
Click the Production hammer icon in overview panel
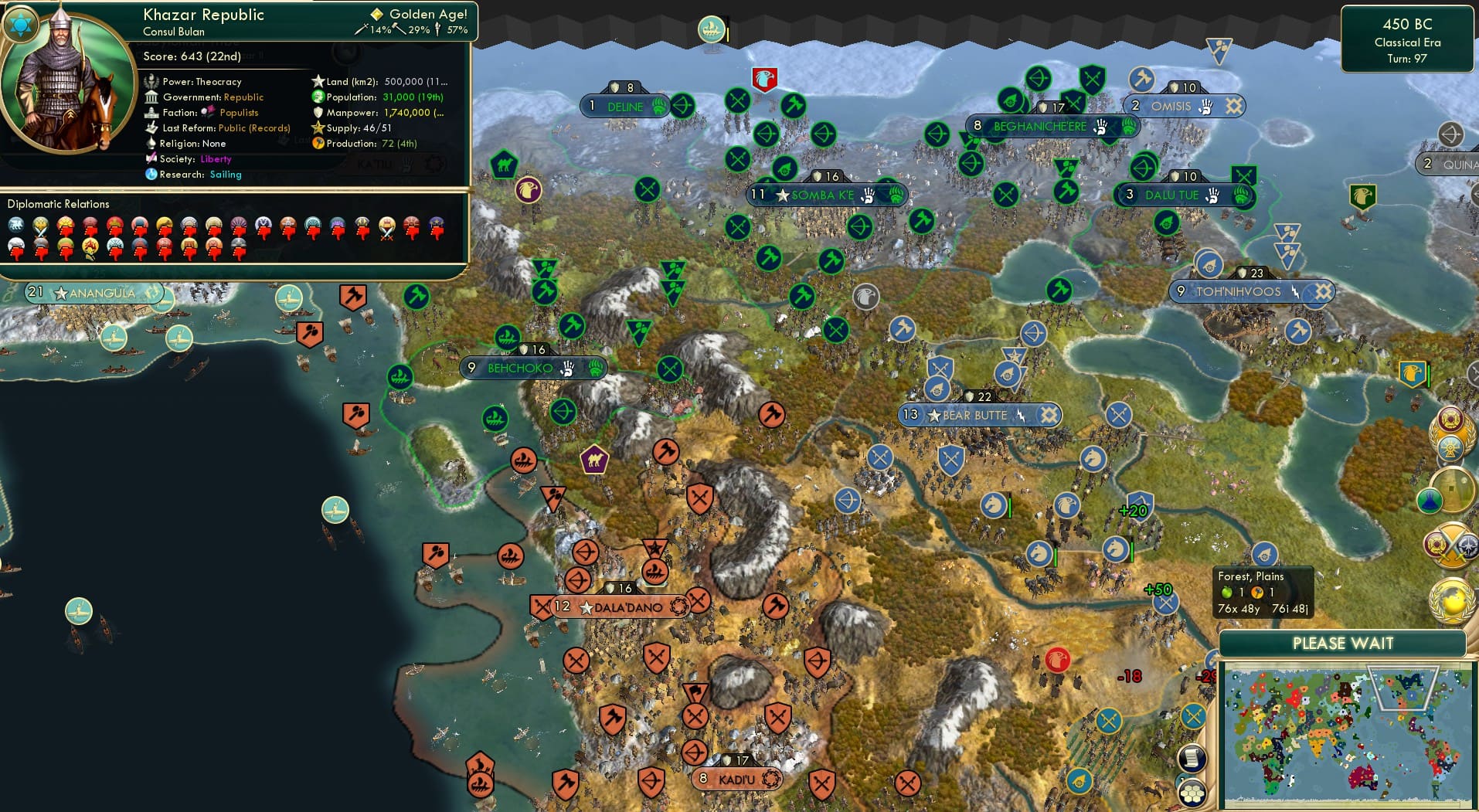pyautogui.click(x=317, y=144)
